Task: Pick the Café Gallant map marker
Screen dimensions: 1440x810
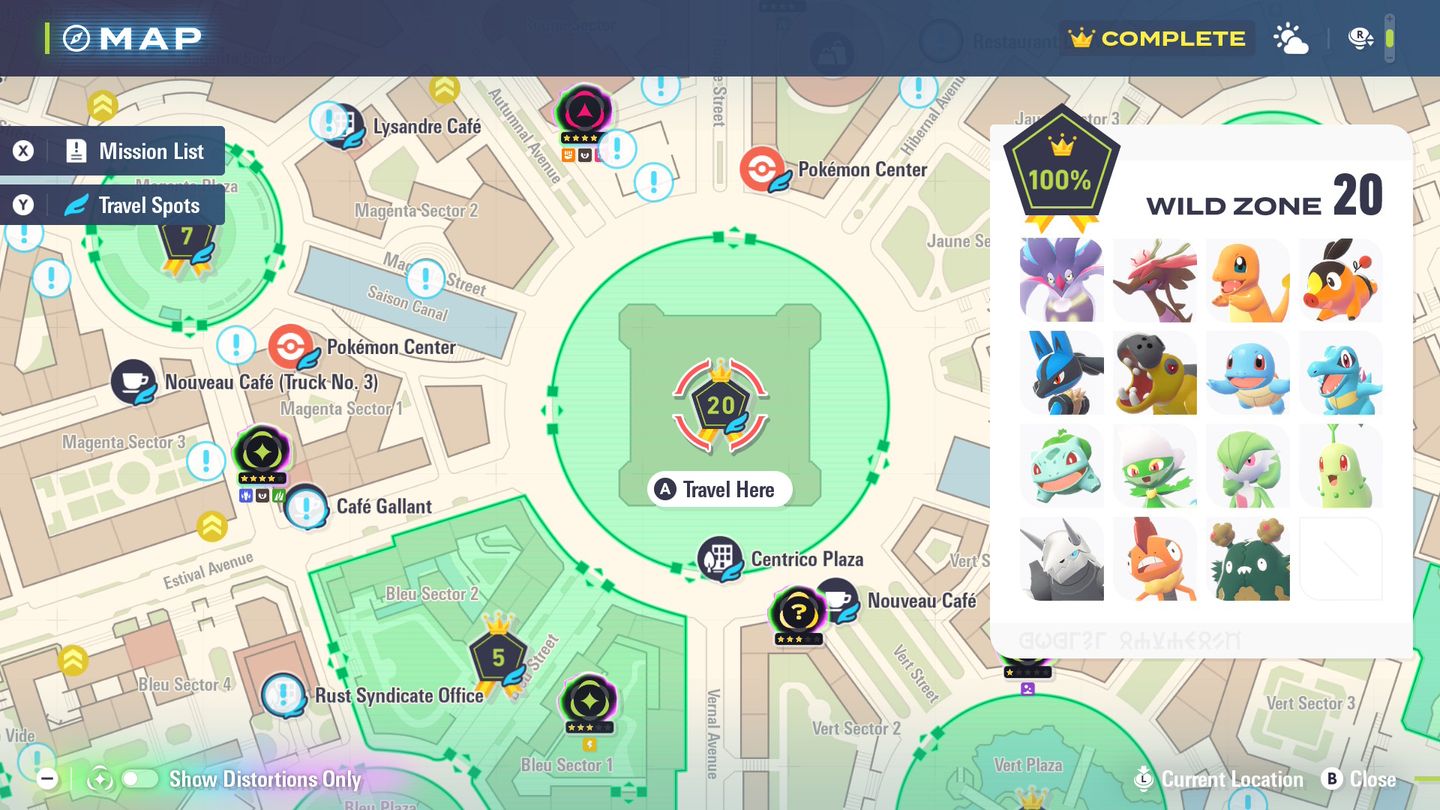Action: point(306,507)
